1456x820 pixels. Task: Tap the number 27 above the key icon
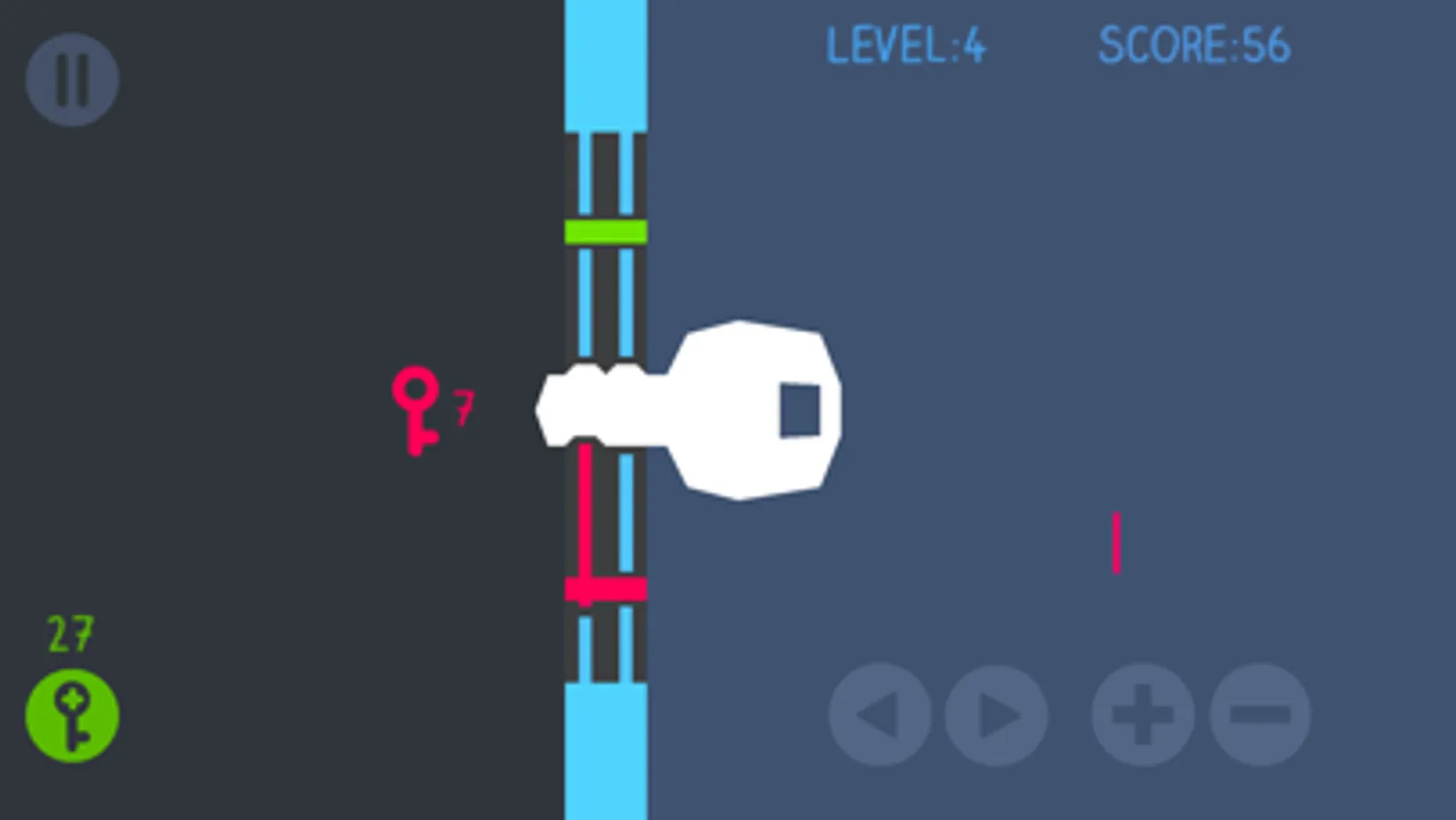(x=68, y=633)
